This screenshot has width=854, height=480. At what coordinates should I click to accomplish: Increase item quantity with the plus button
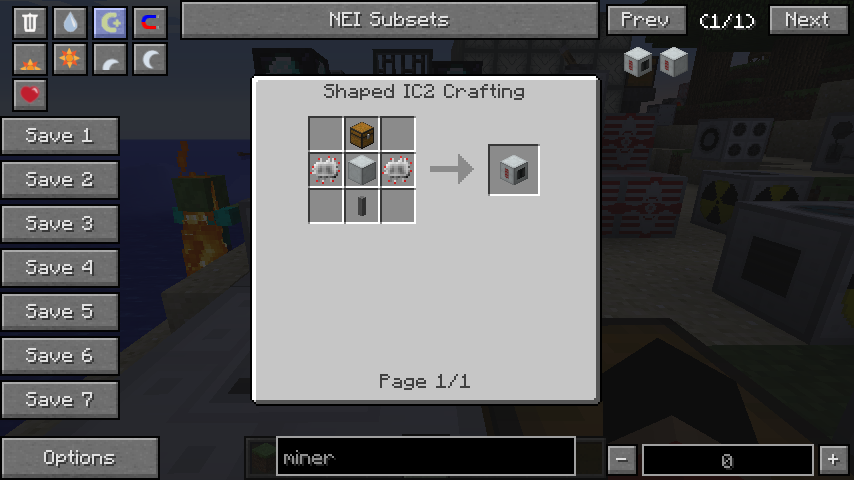(832, 460)
